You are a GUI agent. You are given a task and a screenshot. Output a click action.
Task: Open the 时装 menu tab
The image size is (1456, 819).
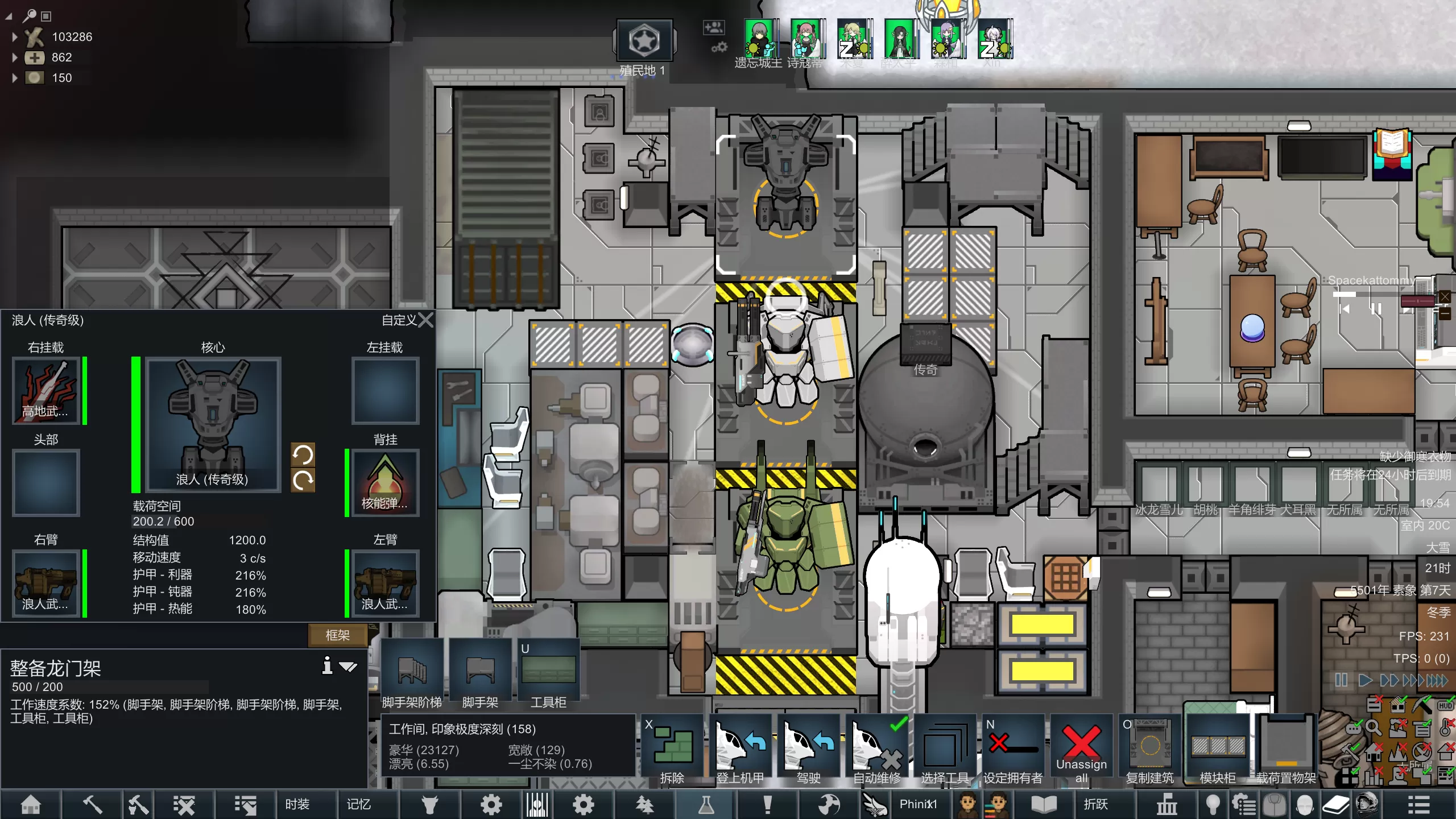[297, 804]
